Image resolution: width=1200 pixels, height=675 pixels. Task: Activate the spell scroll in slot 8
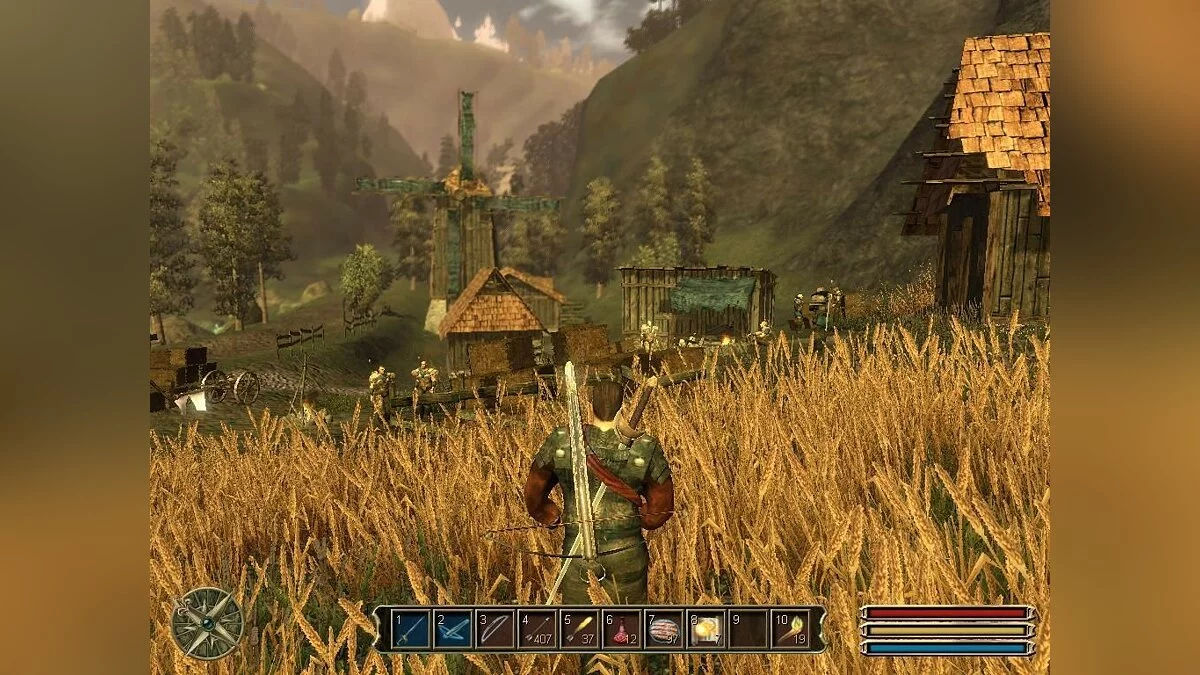tap(706, 629)
